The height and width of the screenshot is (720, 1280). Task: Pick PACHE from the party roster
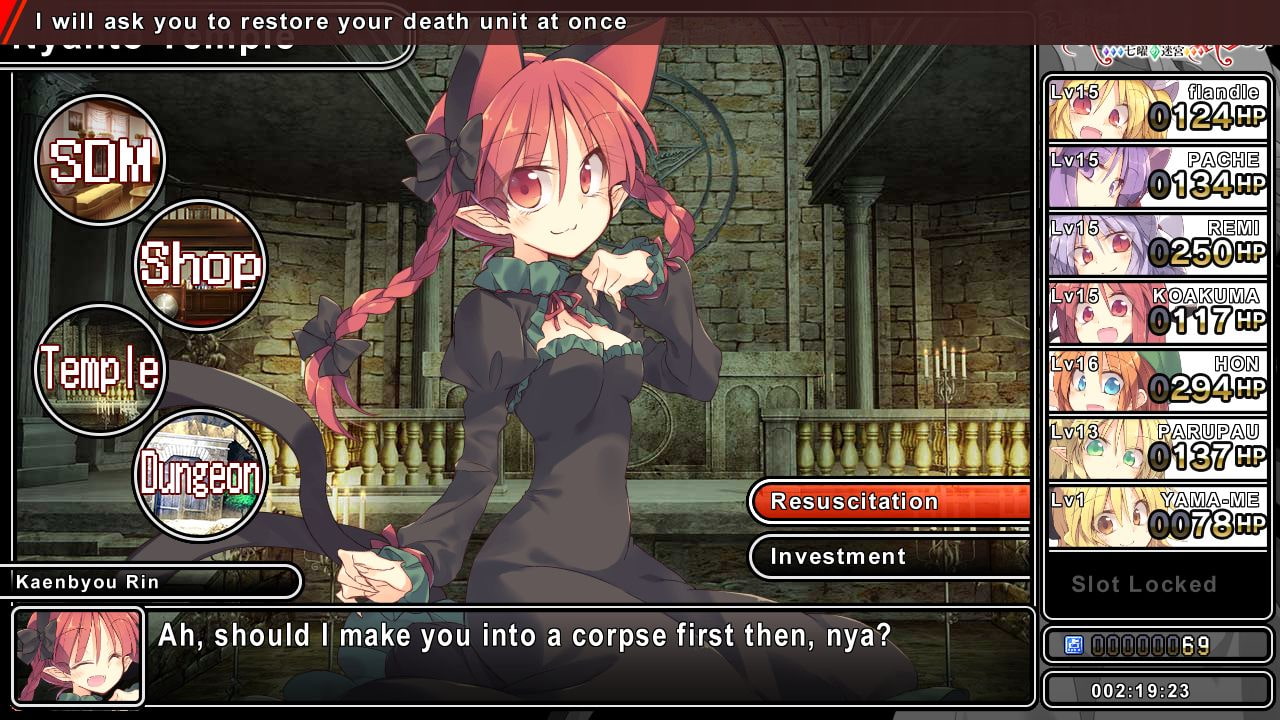(1158, 177)
